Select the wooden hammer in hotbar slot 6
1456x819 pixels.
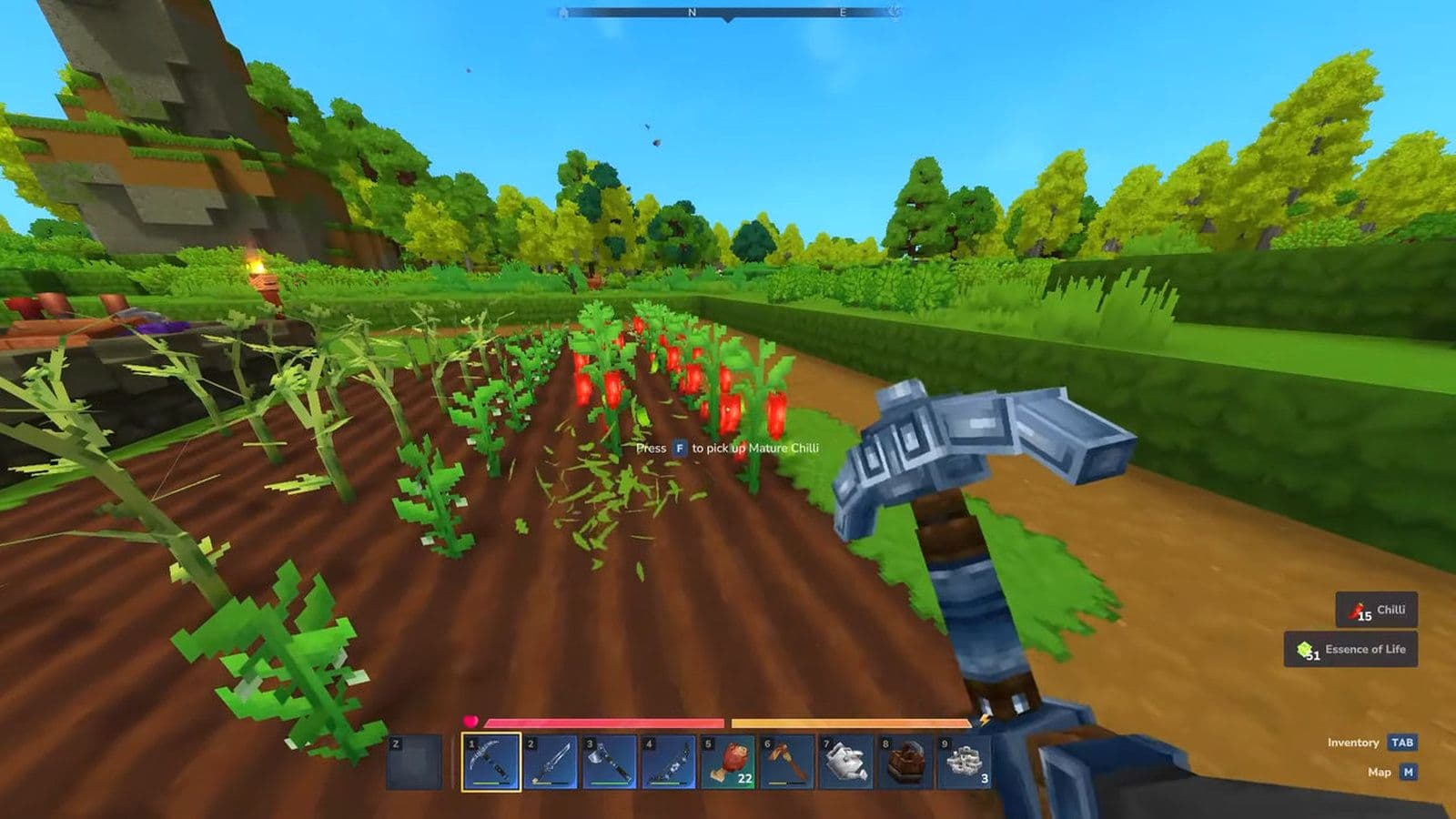pos(786,764)
